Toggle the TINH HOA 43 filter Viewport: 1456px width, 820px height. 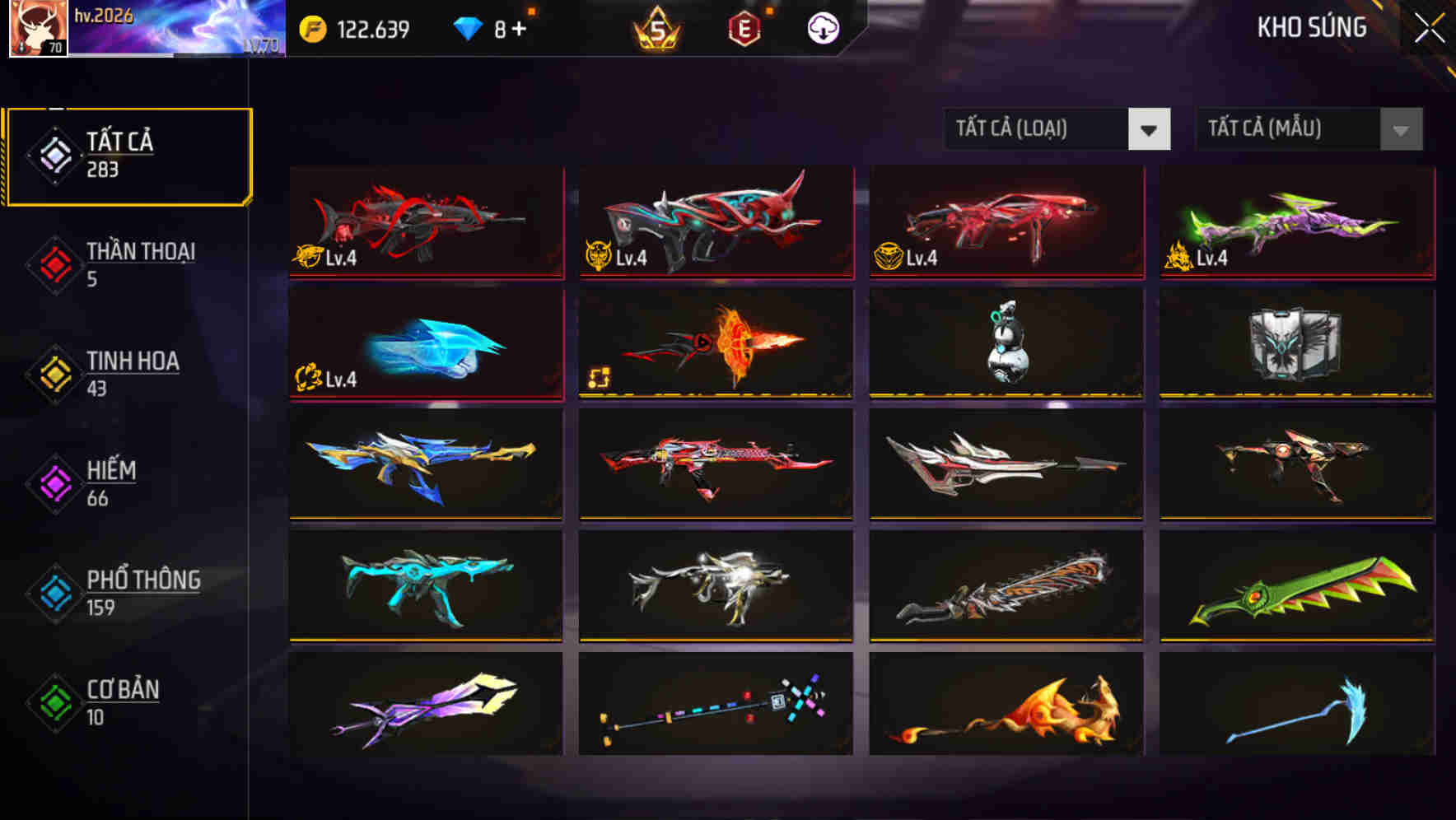pos(132,372)
